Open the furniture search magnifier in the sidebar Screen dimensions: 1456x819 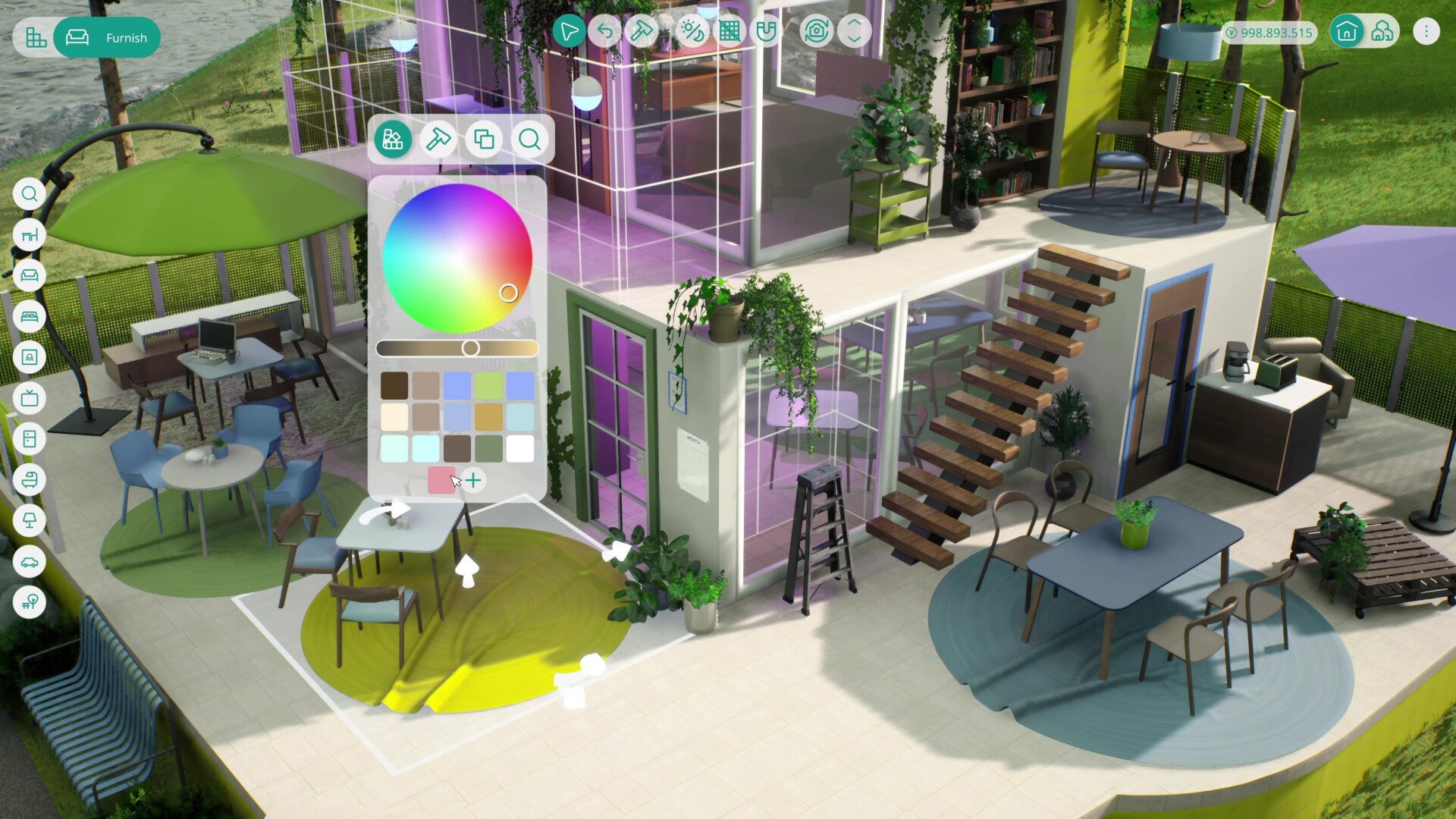[30, 194]
